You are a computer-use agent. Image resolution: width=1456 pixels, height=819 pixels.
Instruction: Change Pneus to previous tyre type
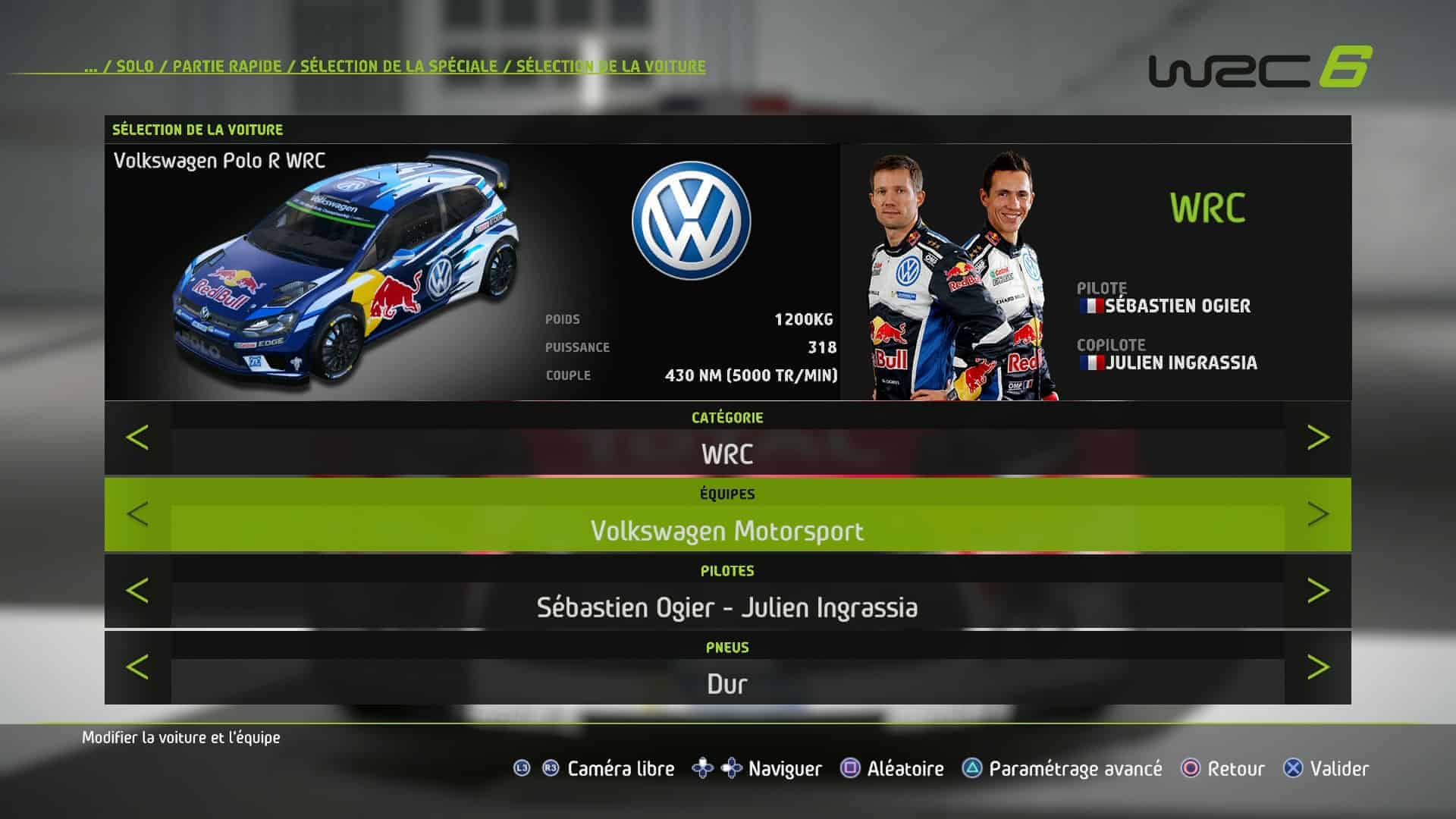tap(137, 667)
